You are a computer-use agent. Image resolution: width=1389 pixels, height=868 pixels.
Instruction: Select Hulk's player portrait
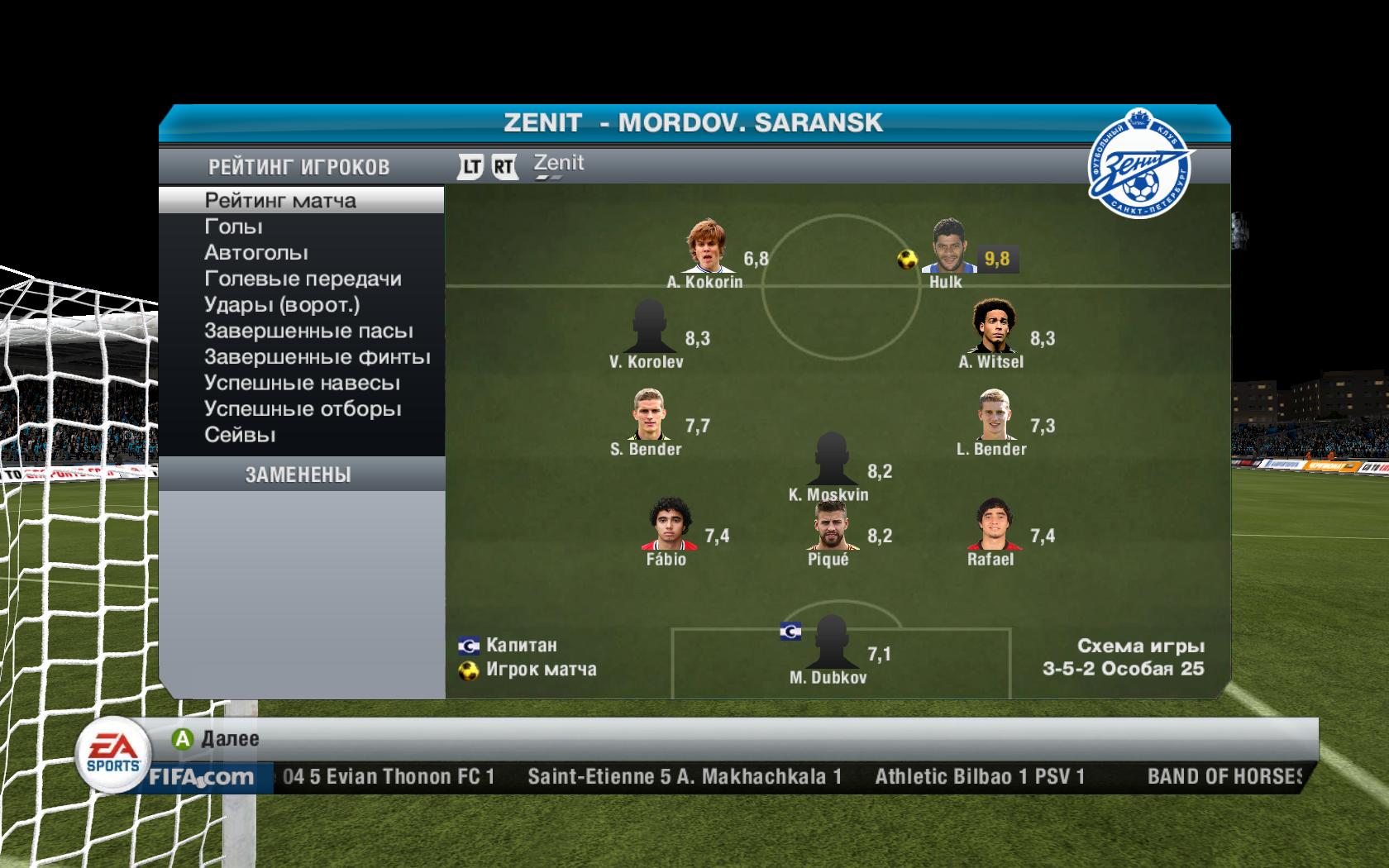(x=948, y=246)
